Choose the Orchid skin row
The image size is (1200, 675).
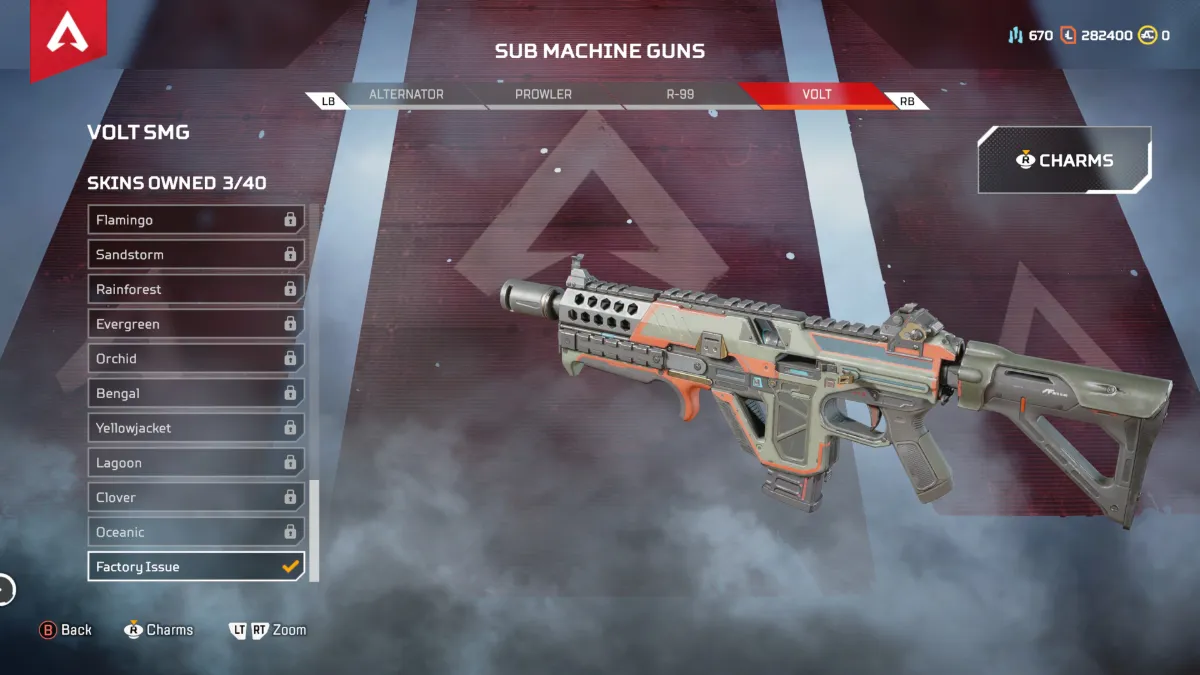(196, 359)
